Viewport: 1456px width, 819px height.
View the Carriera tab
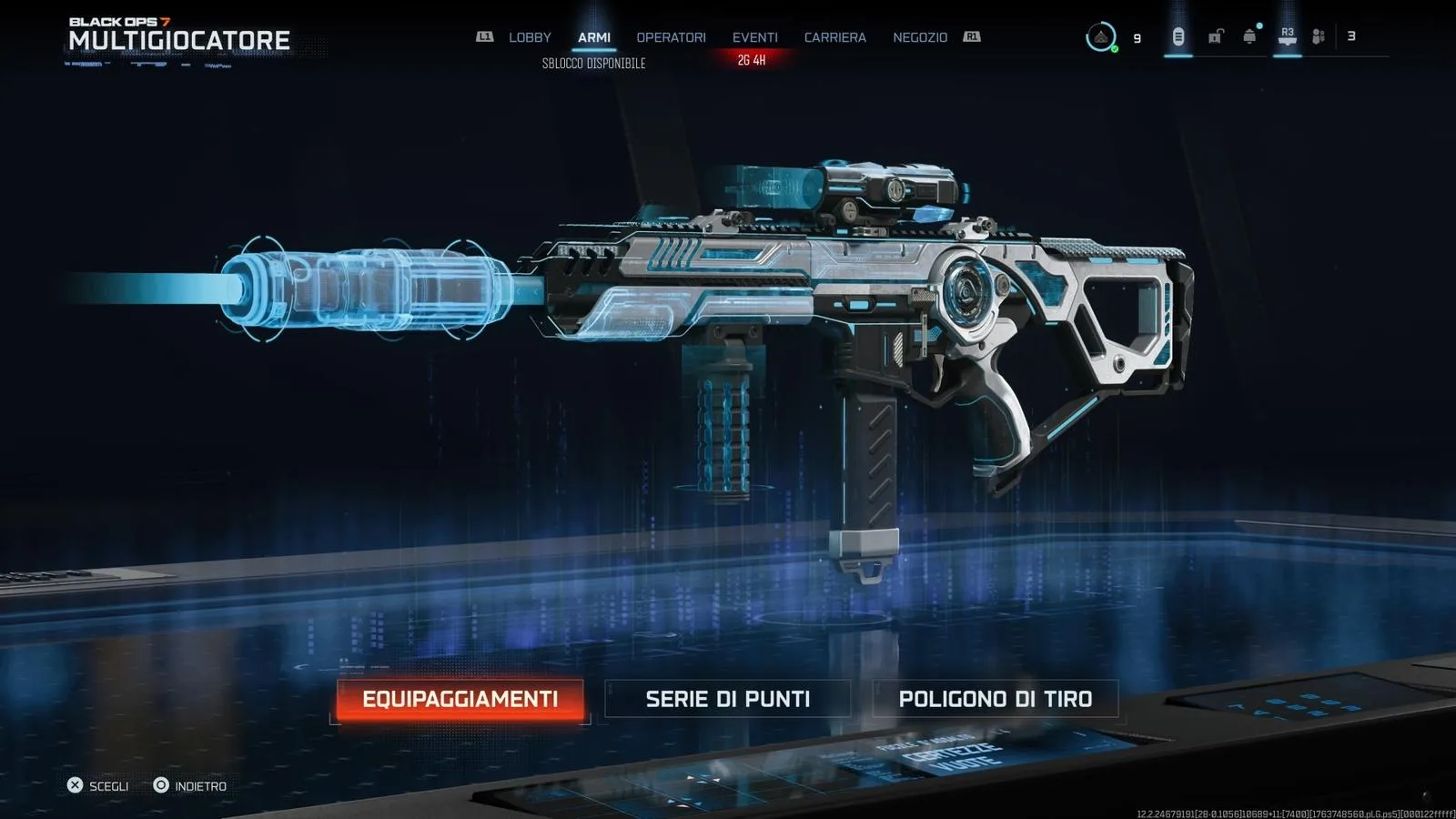point(834,37)
